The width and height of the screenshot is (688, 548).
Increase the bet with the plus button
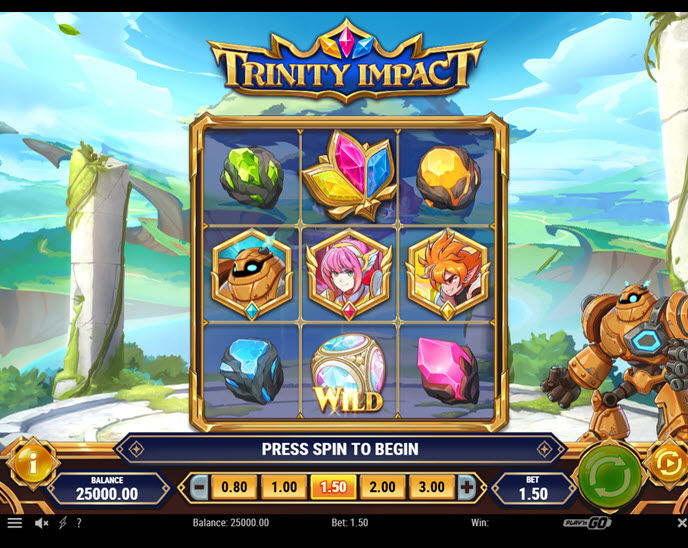[466, 488]
